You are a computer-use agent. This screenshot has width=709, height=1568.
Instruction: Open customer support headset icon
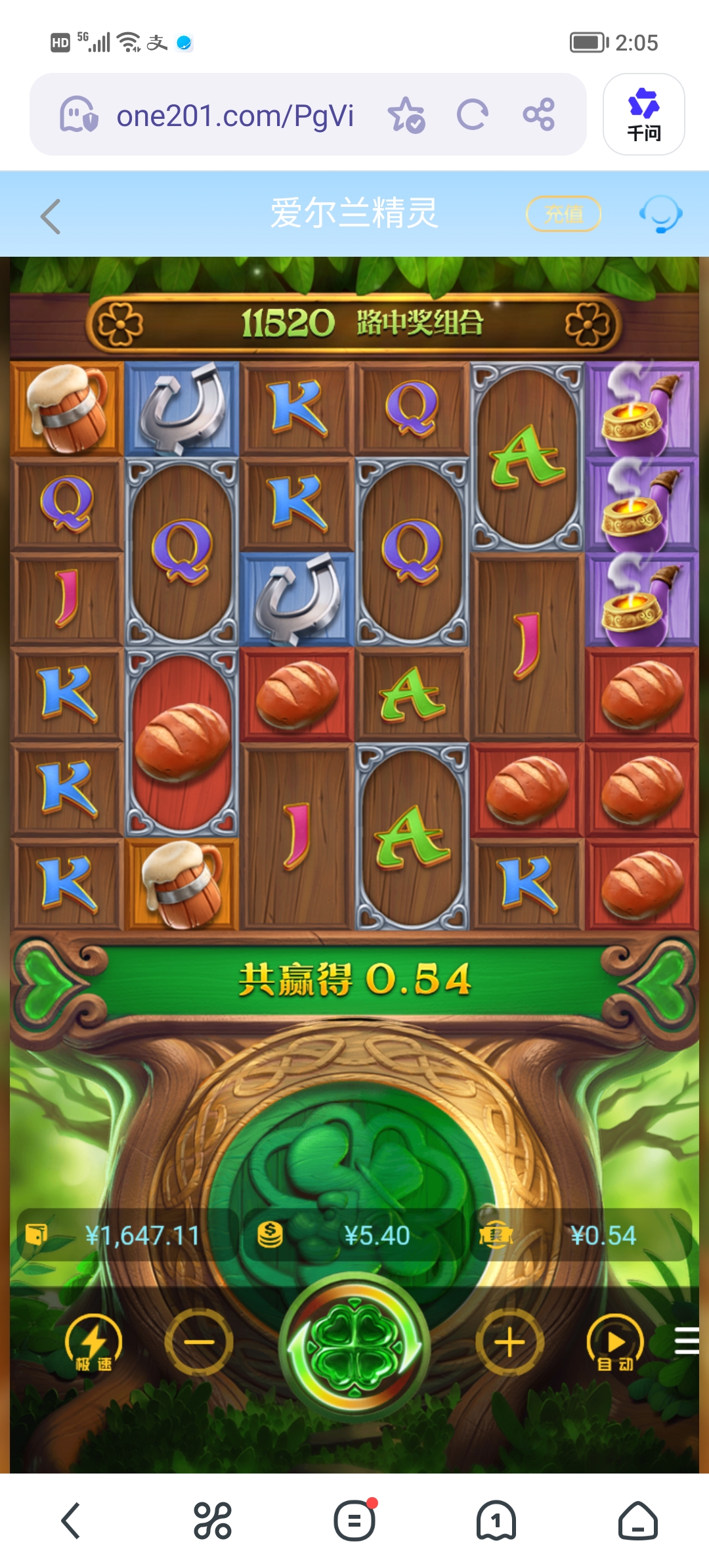(660, 214)
